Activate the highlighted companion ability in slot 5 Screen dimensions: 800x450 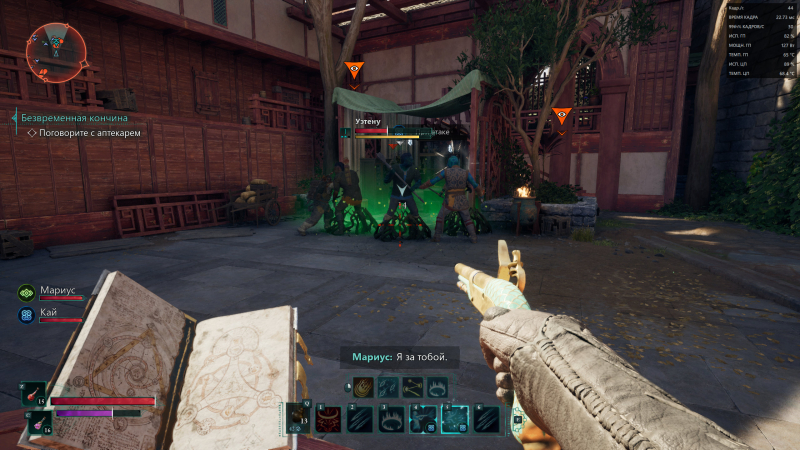pyautogui.click(x=456, y=419)
